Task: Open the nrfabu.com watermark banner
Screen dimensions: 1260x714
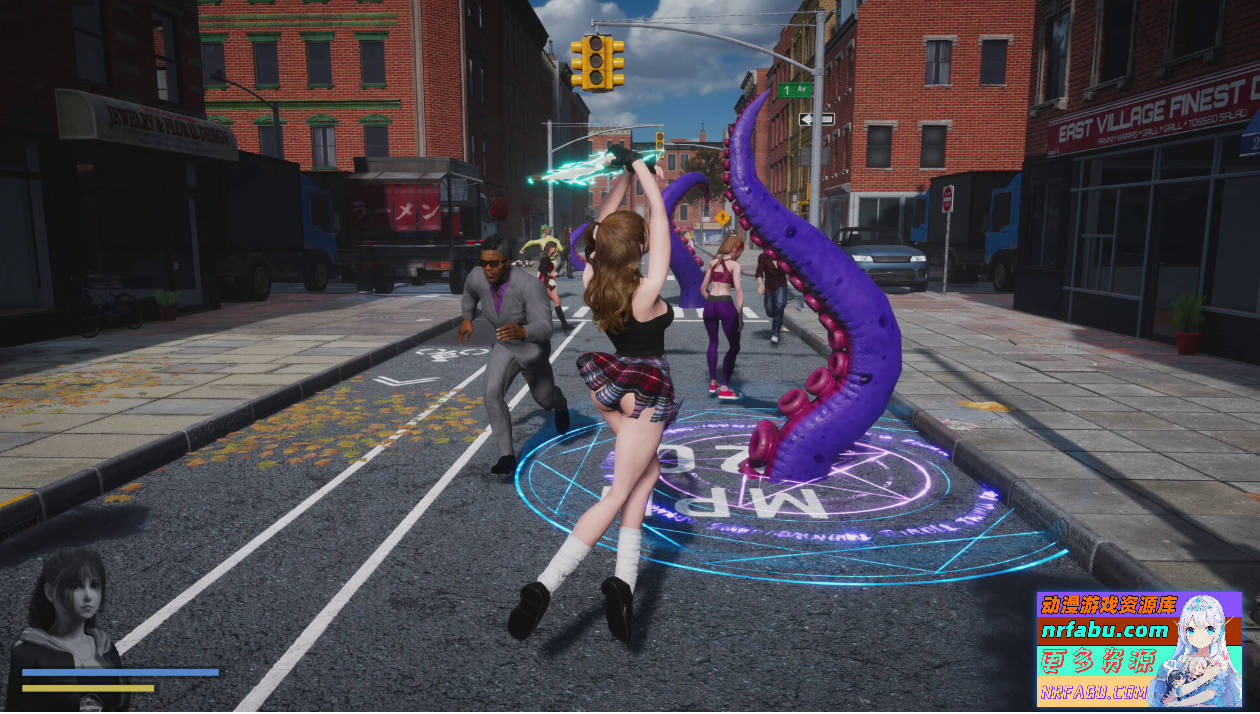Action: 1138,648
